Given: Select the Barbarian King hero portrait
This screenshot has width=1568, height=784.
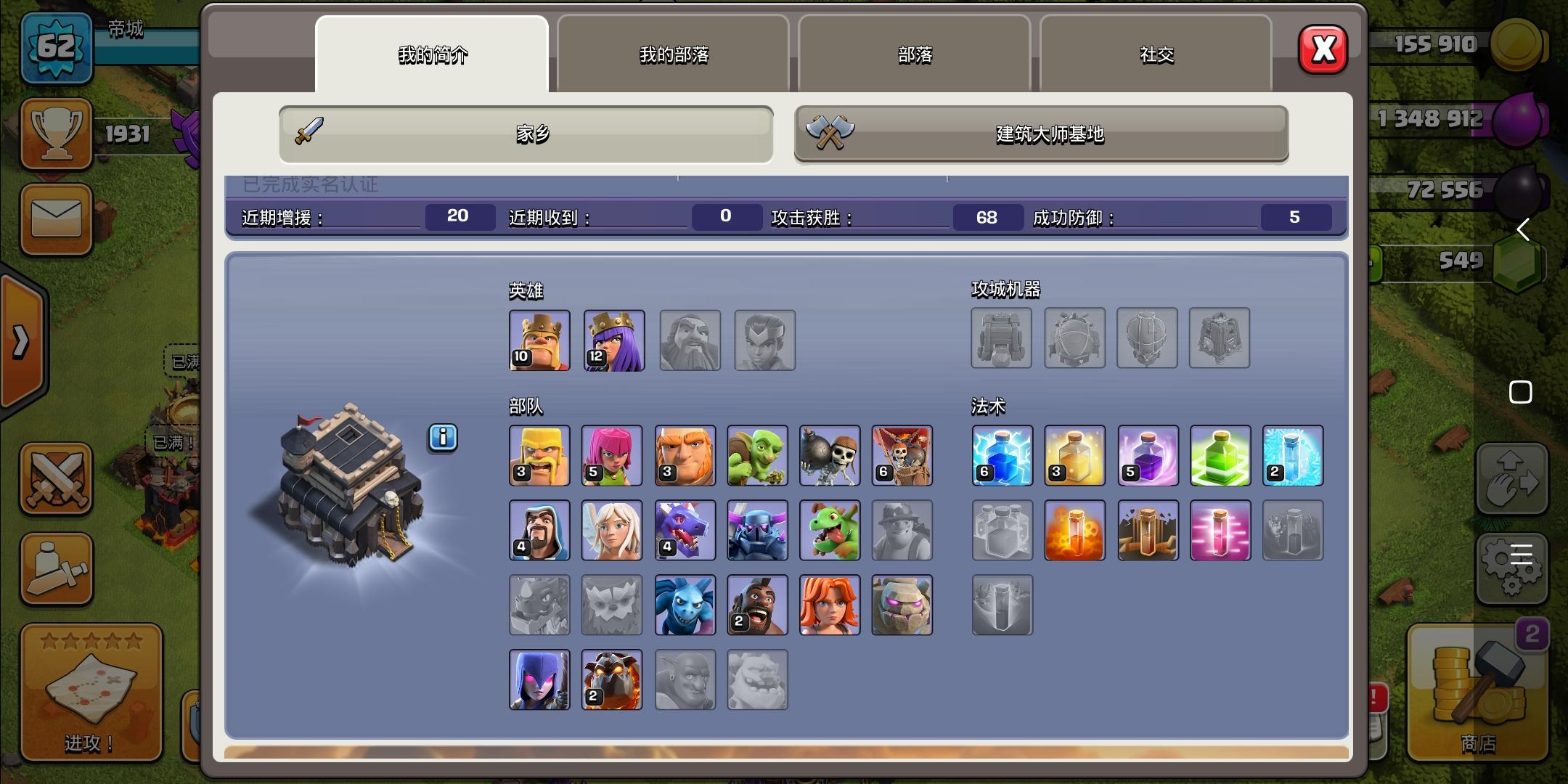Looking at the screenshot, I should [x=540, y=340].
